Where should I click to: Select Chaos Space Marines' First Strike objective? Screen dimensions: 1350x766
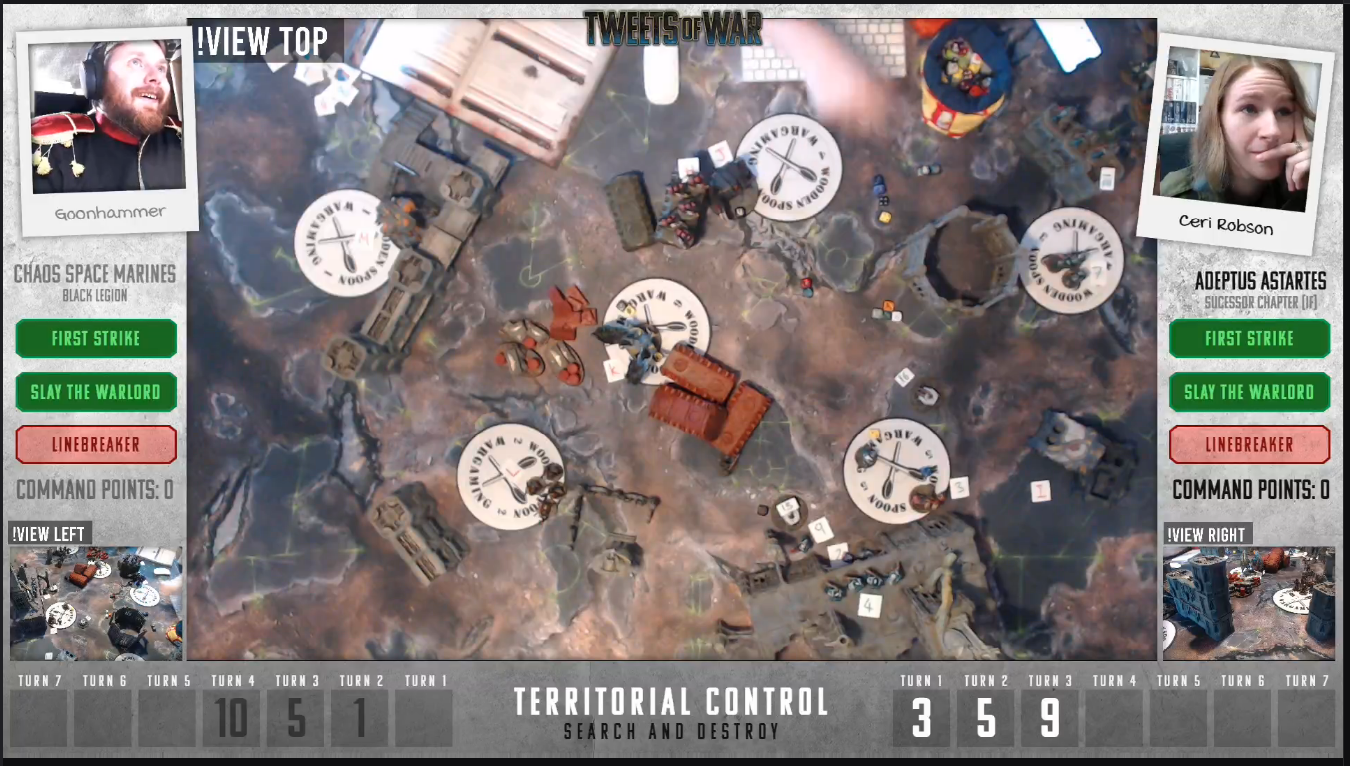[96, 338]
